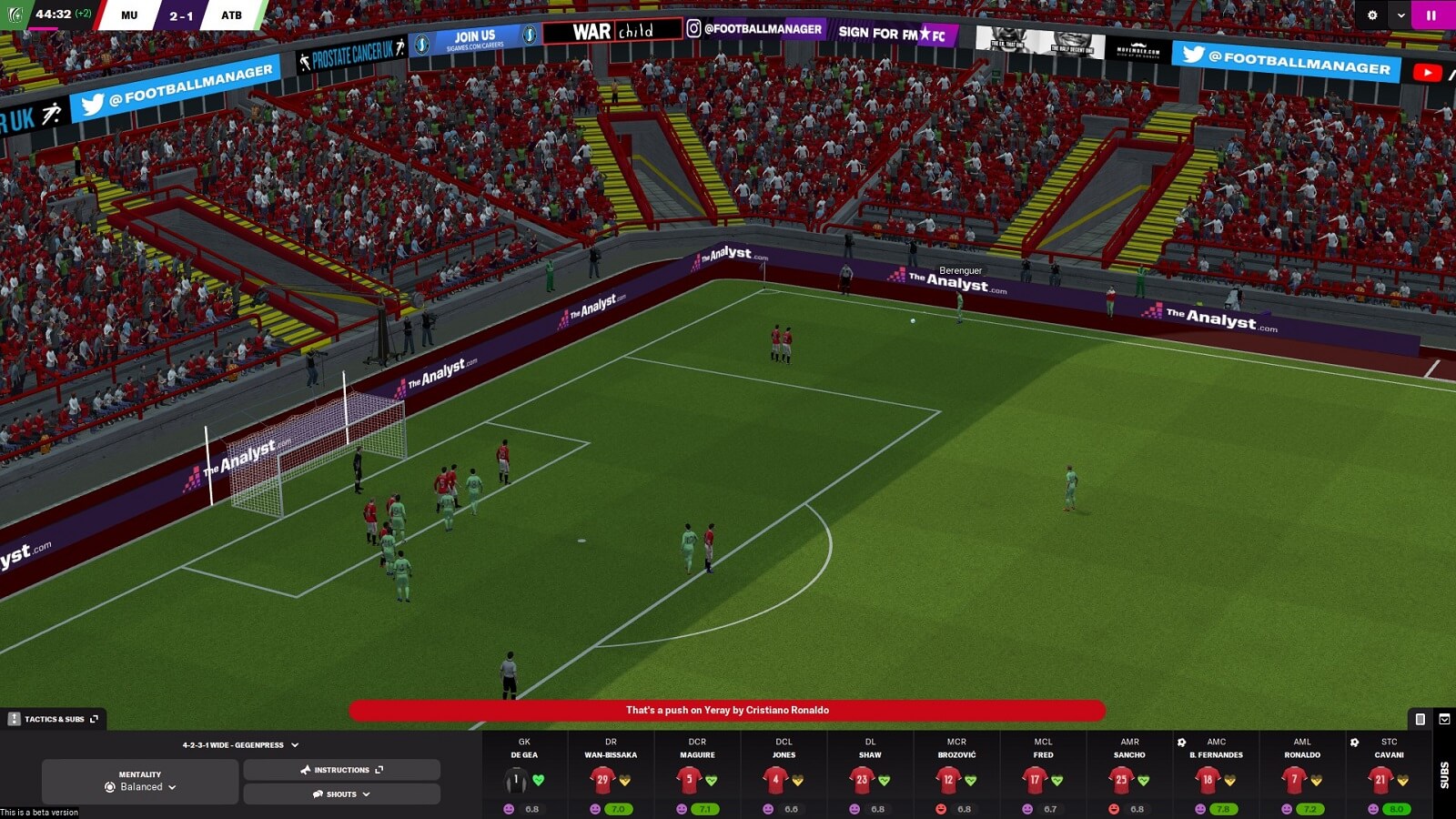The image size is (1456, 819).
Task: Open the match settings gear
Action: (x=1372, y=15)
